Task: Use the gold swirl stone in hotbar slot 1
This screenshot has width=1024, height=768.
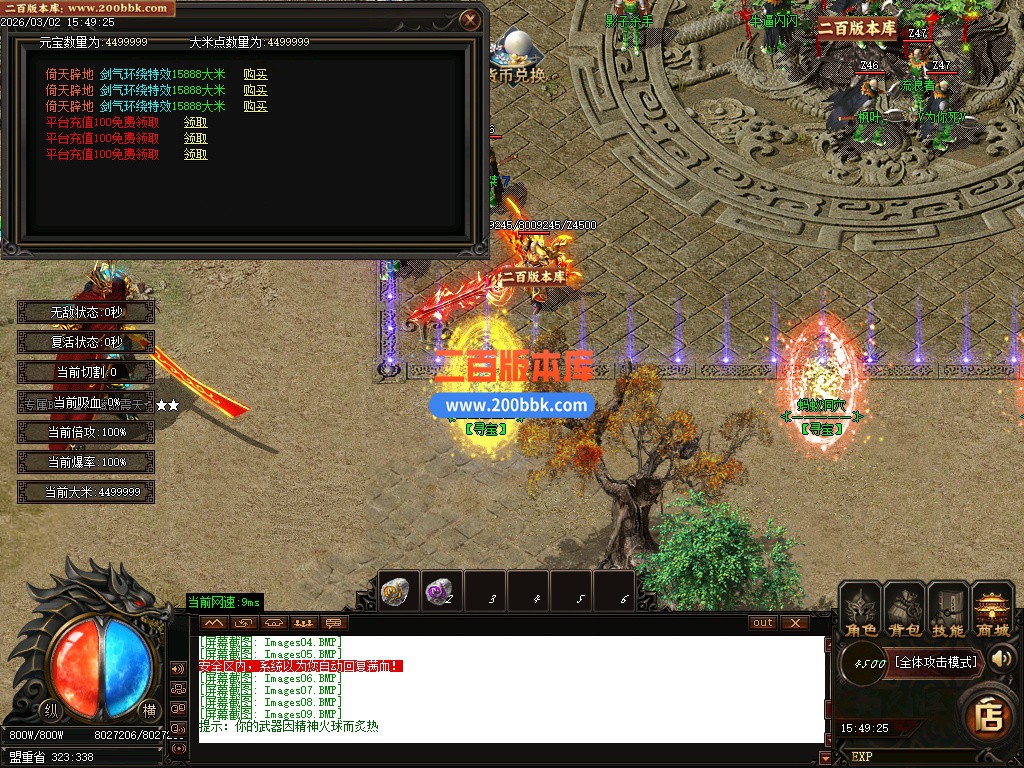Action: pos(394,591)
